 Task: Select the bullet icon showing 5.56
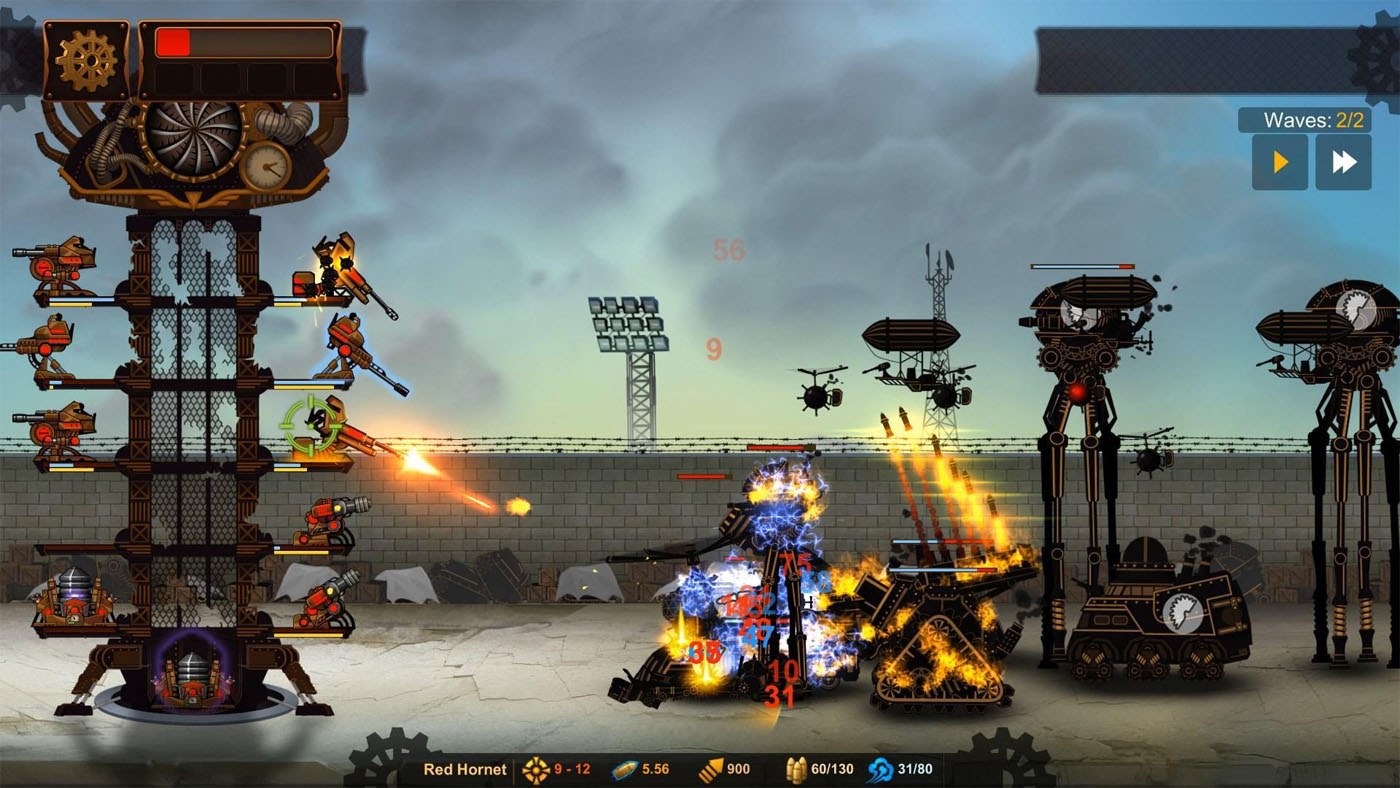(x=622, y=770)
